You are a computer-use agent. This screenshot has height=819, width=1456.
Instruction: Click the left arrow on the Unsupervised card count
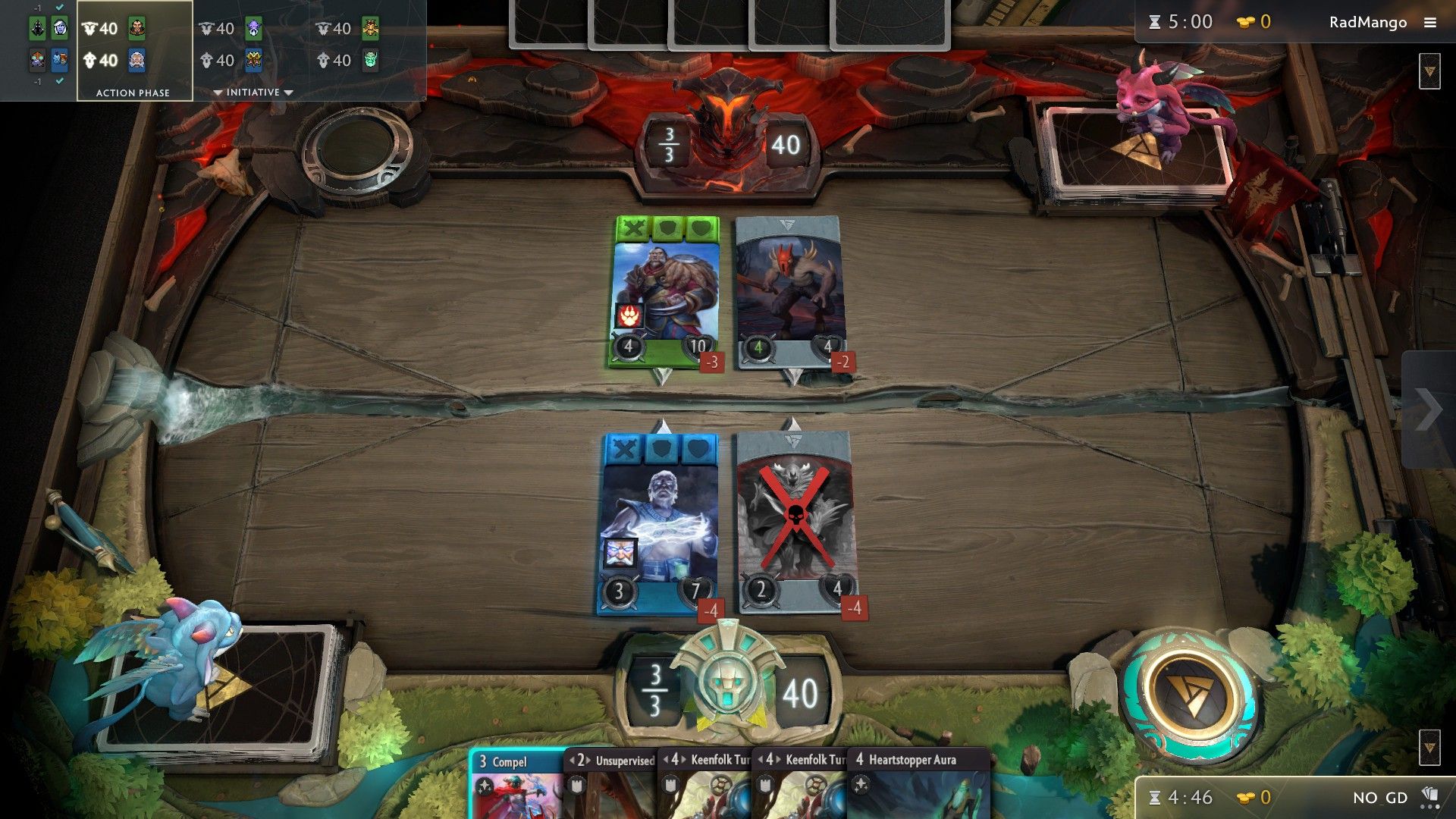[x=574, y=759]
